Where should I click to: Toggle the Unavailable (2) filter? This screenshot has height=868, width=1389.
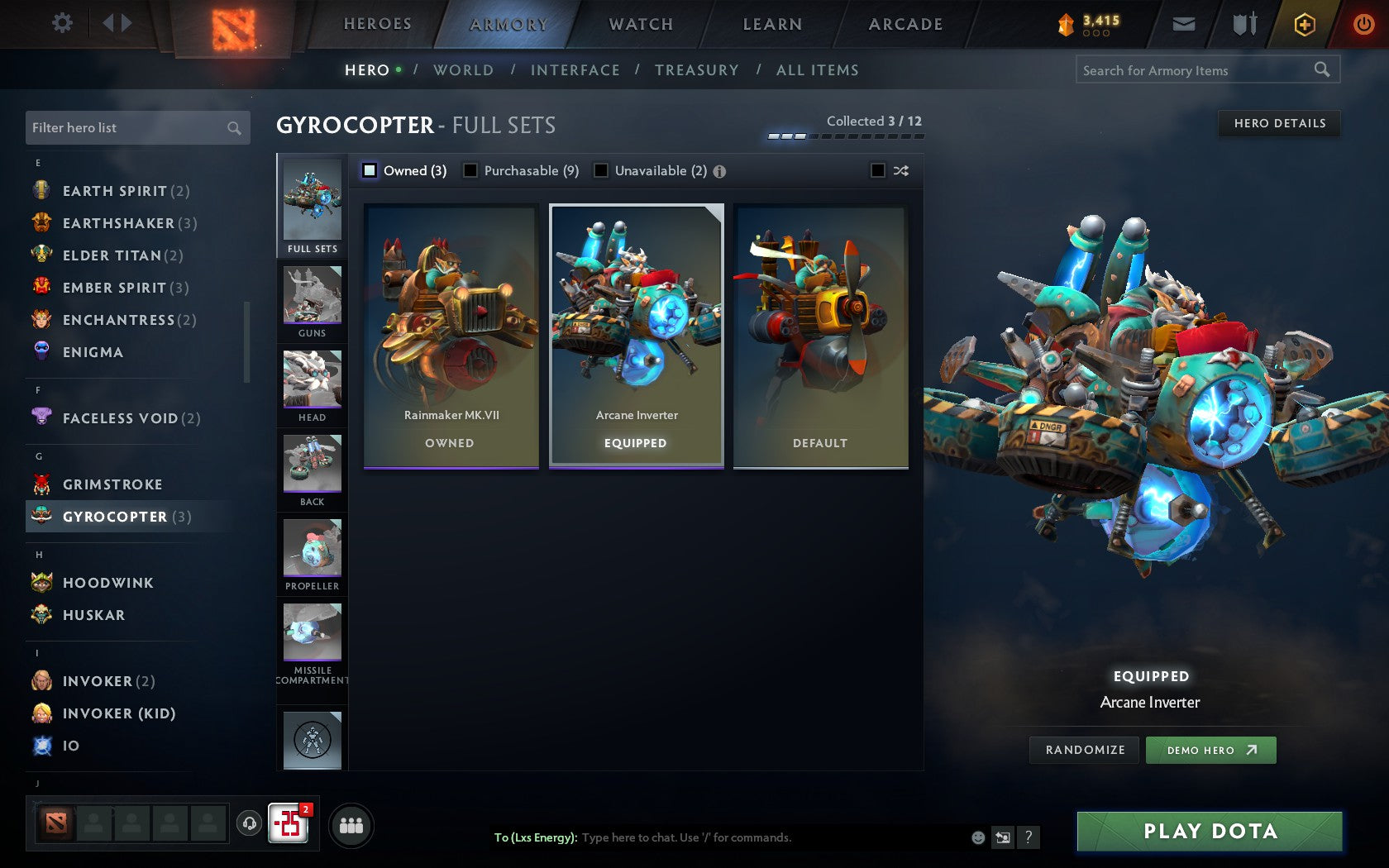point(601,170)
